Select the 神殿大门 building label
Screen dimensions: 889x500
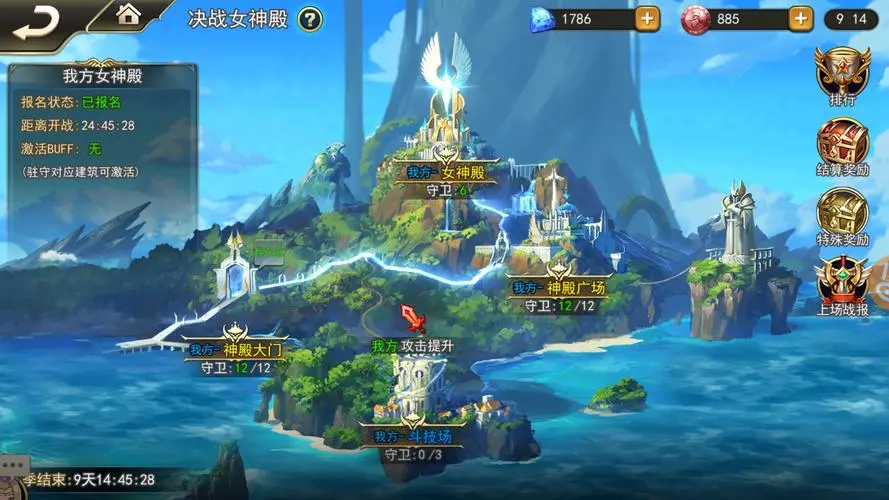point(236,350)
